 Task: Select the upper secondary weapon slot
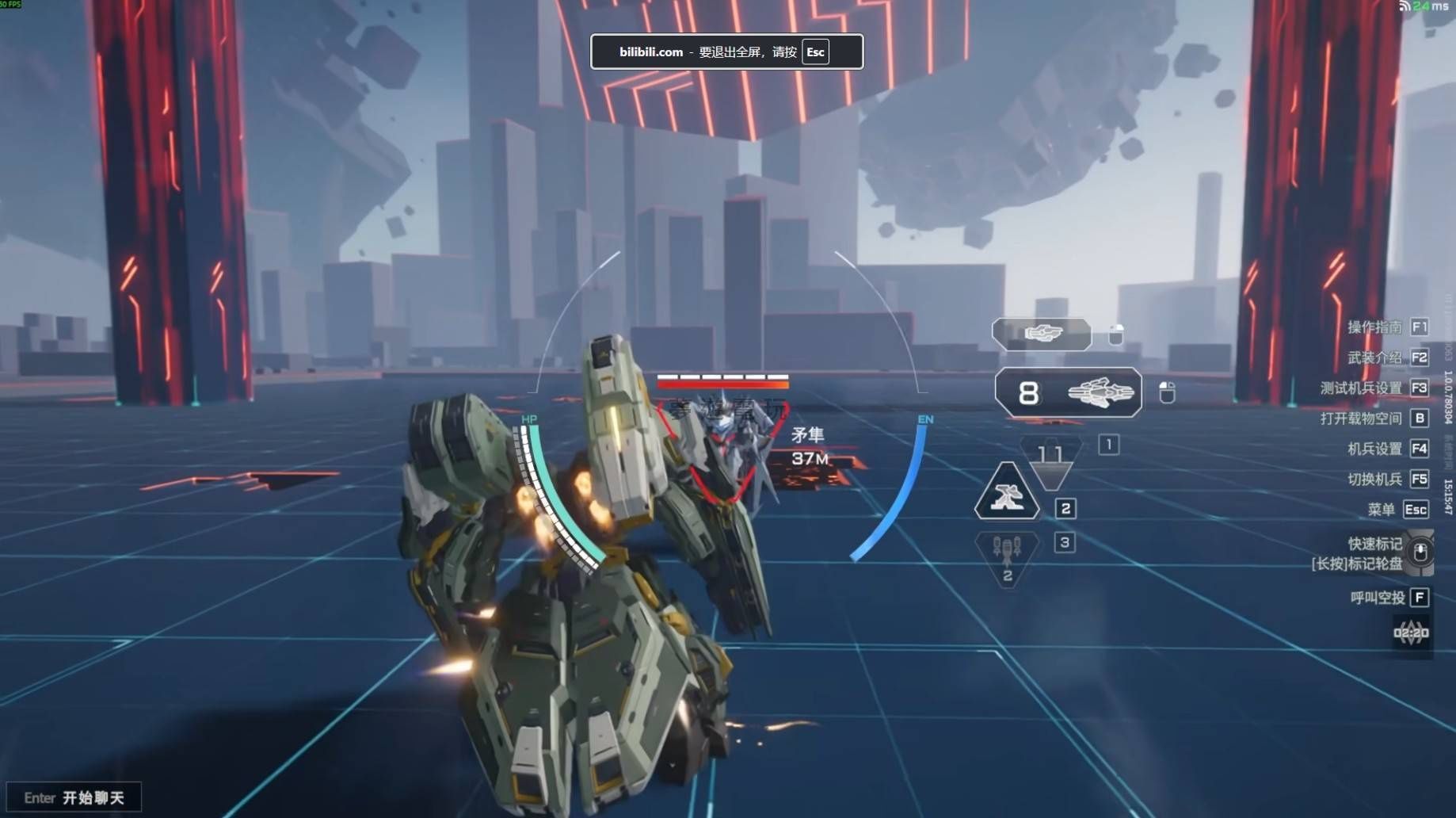[1042, 334]
